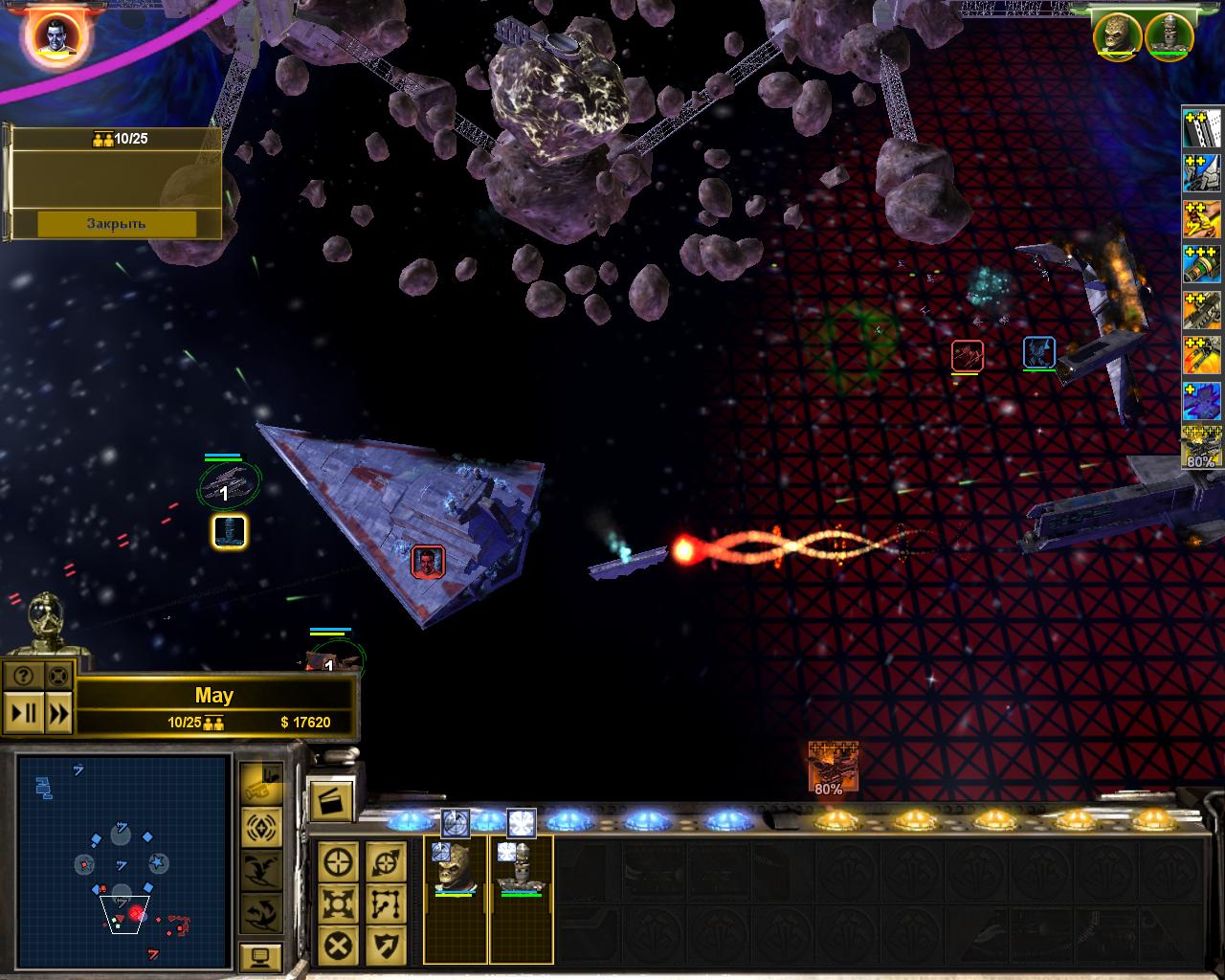Select the blue explosion upgrade icon
1225x980 pixels.
pos(1201,401)
